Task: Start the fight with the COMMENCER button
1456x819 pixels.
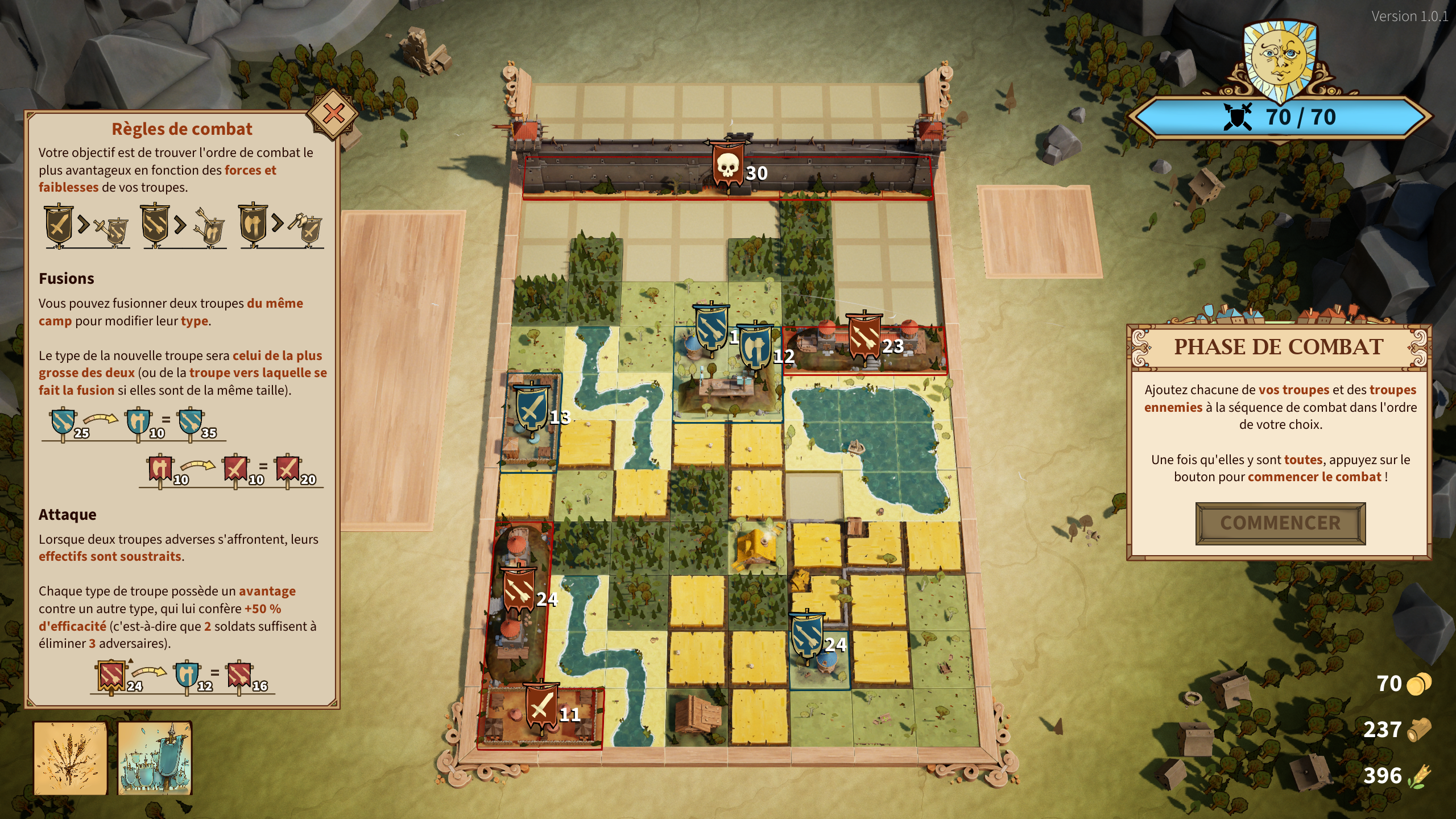Action: pyautogui.click(x=1280, y=523)
